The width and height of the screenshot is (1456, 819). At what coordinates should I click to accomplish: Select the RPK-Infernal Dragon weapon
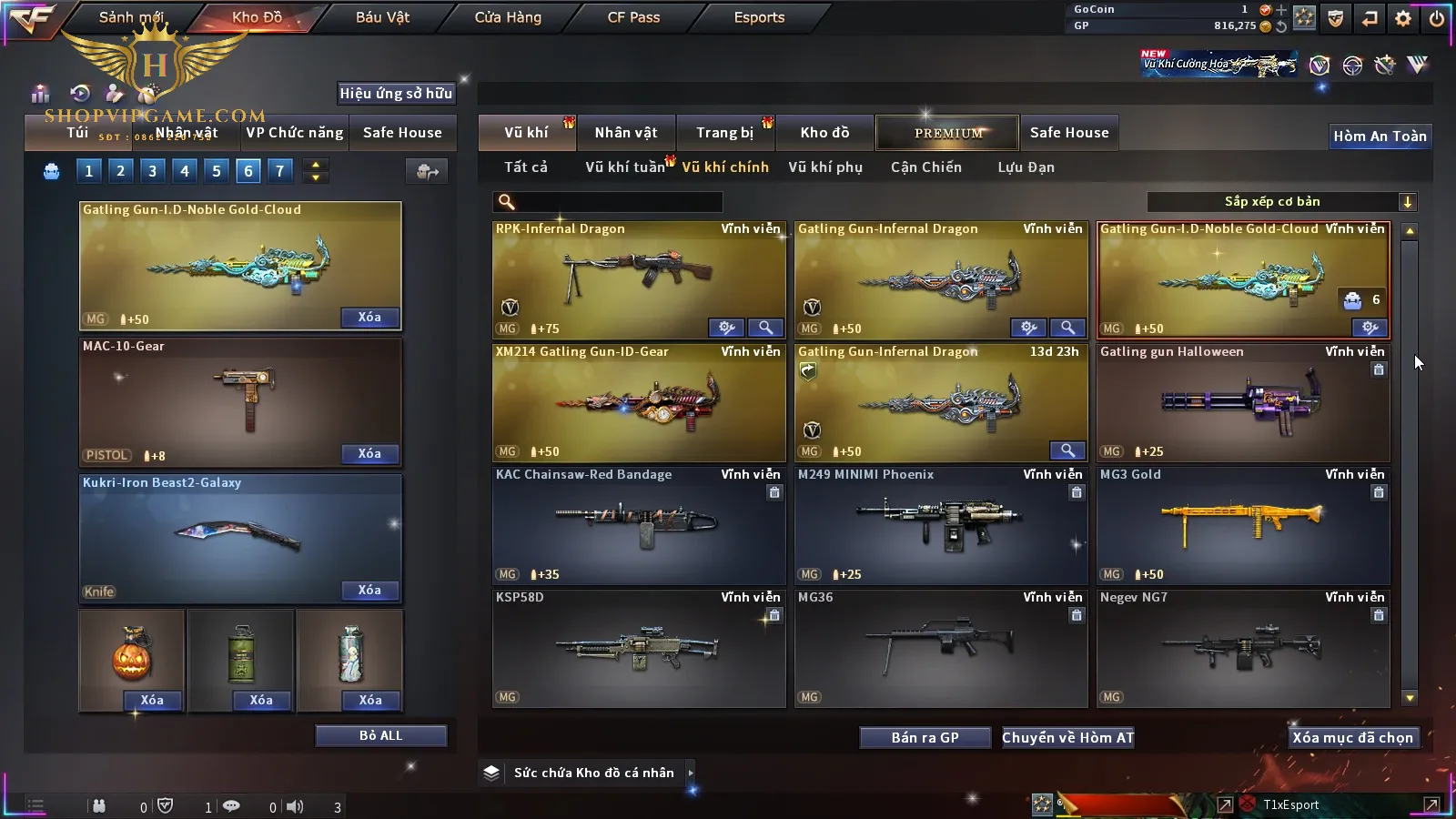[x=639, y=279]
